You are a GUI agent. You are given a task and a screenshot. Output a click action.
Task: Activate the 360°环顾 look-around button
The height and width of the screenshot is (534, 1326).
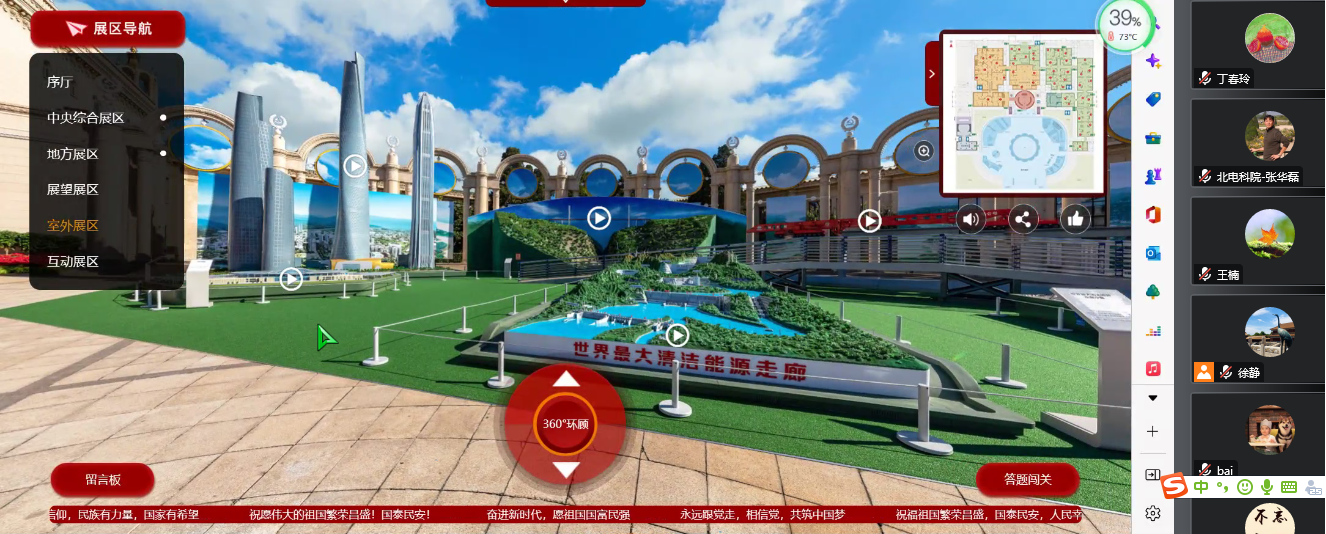click(566, 424)
